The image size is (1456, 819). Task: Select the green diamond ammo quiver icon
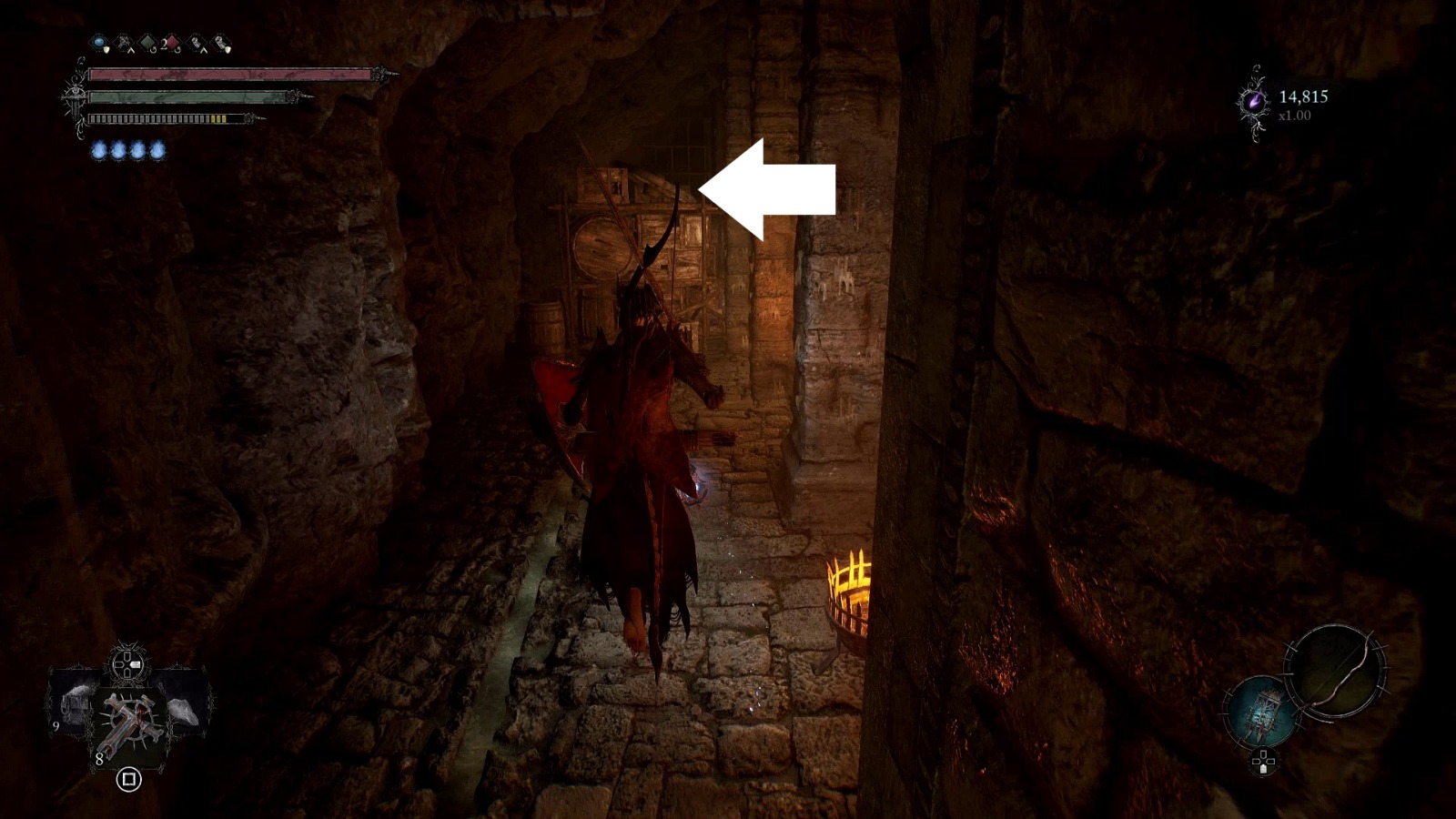tap(147, 42)
